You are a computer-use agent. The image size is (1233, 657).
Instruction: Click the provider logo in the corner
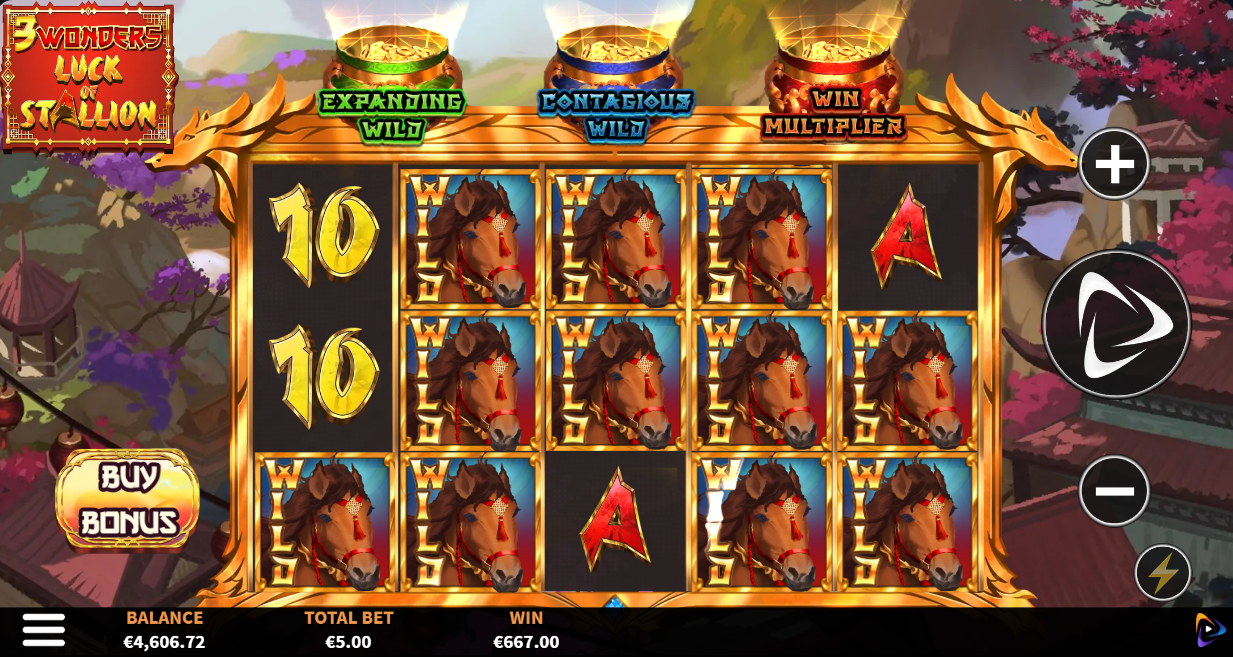1210,630
